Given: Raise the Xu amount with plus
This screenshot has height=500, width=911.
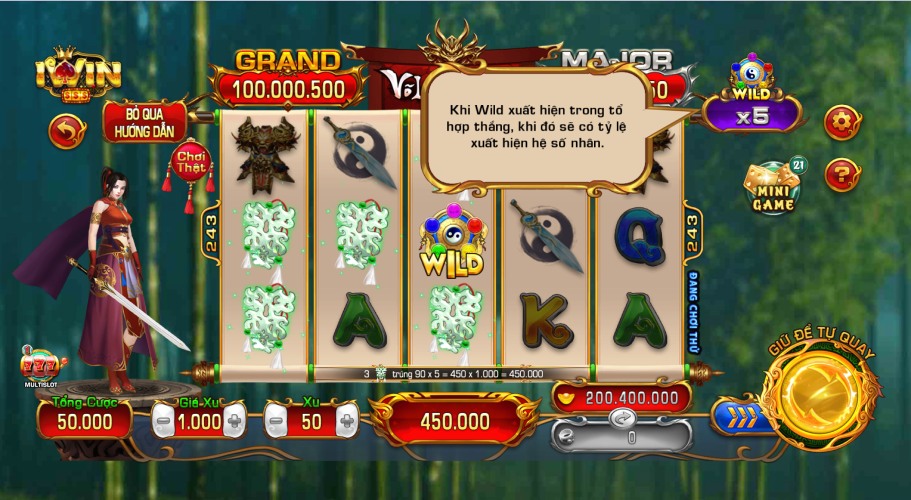Looking at the screenshot, I should (x=346, y=422).
